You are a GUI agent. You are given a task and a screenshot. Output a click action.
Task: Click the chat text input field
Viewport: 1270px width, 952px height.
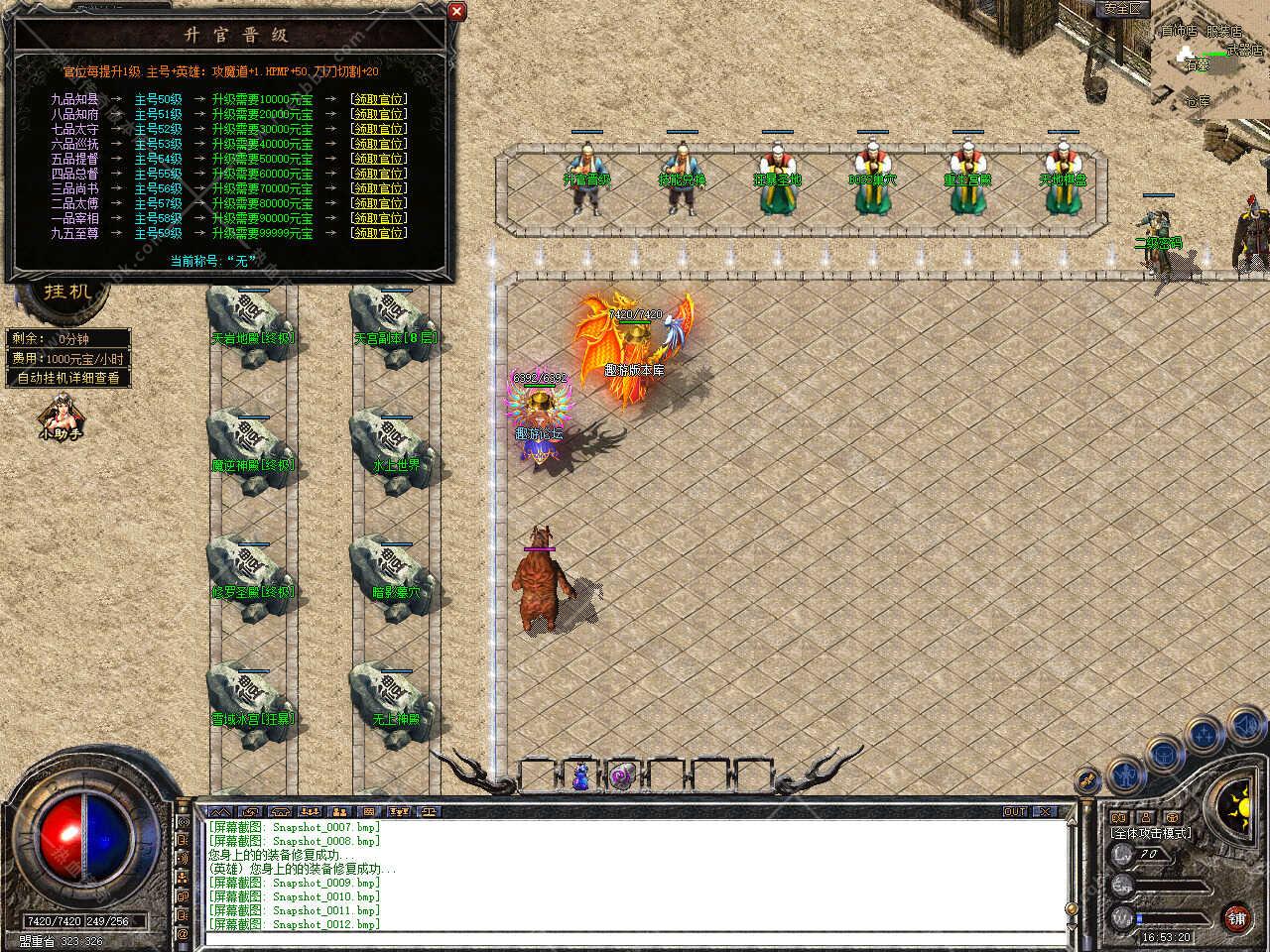[x=635, y=937]
